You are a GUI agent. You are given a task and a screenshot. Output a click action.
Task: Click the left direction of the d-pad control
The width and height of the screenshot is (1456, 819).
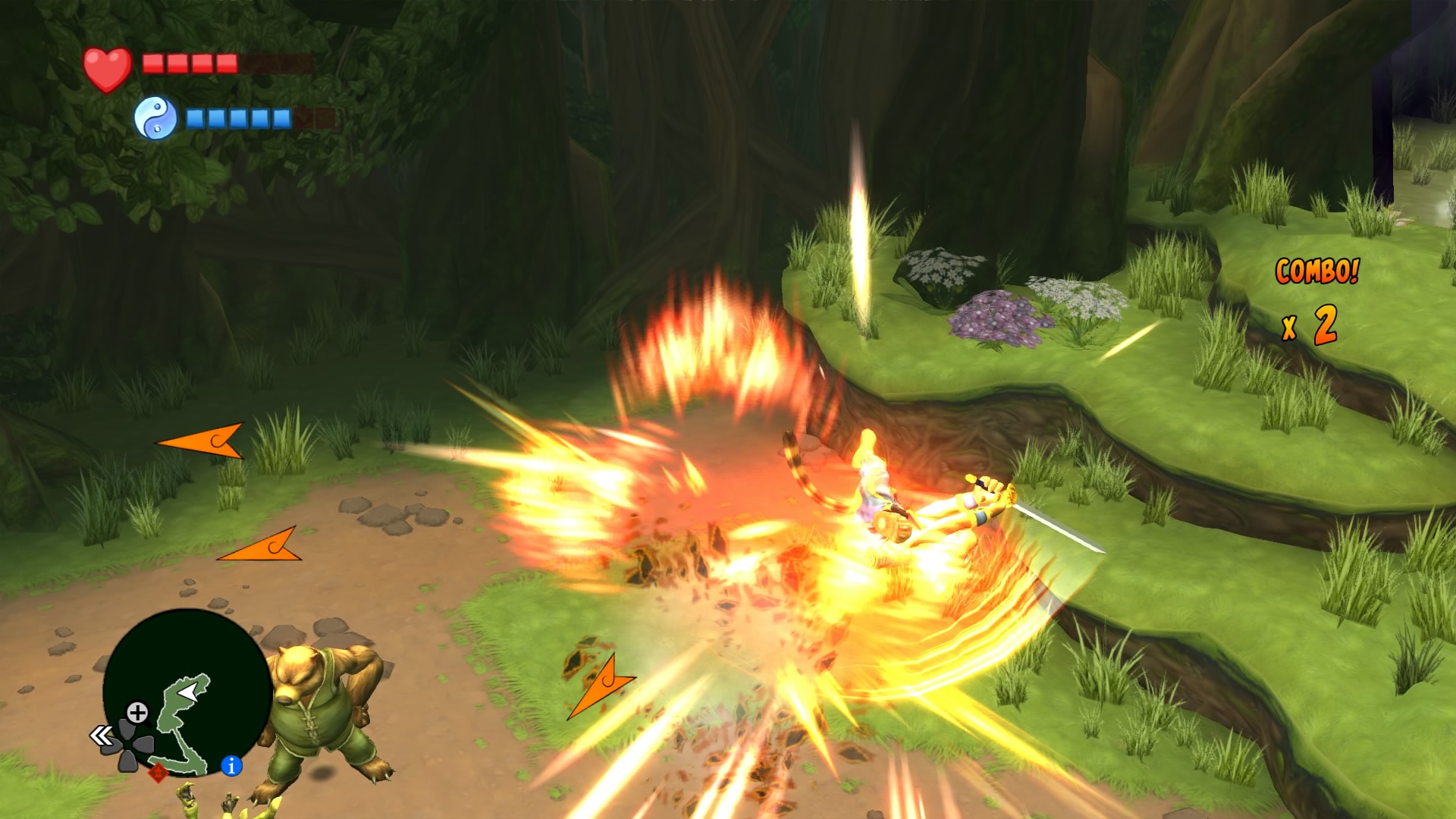tap(111, 745)
